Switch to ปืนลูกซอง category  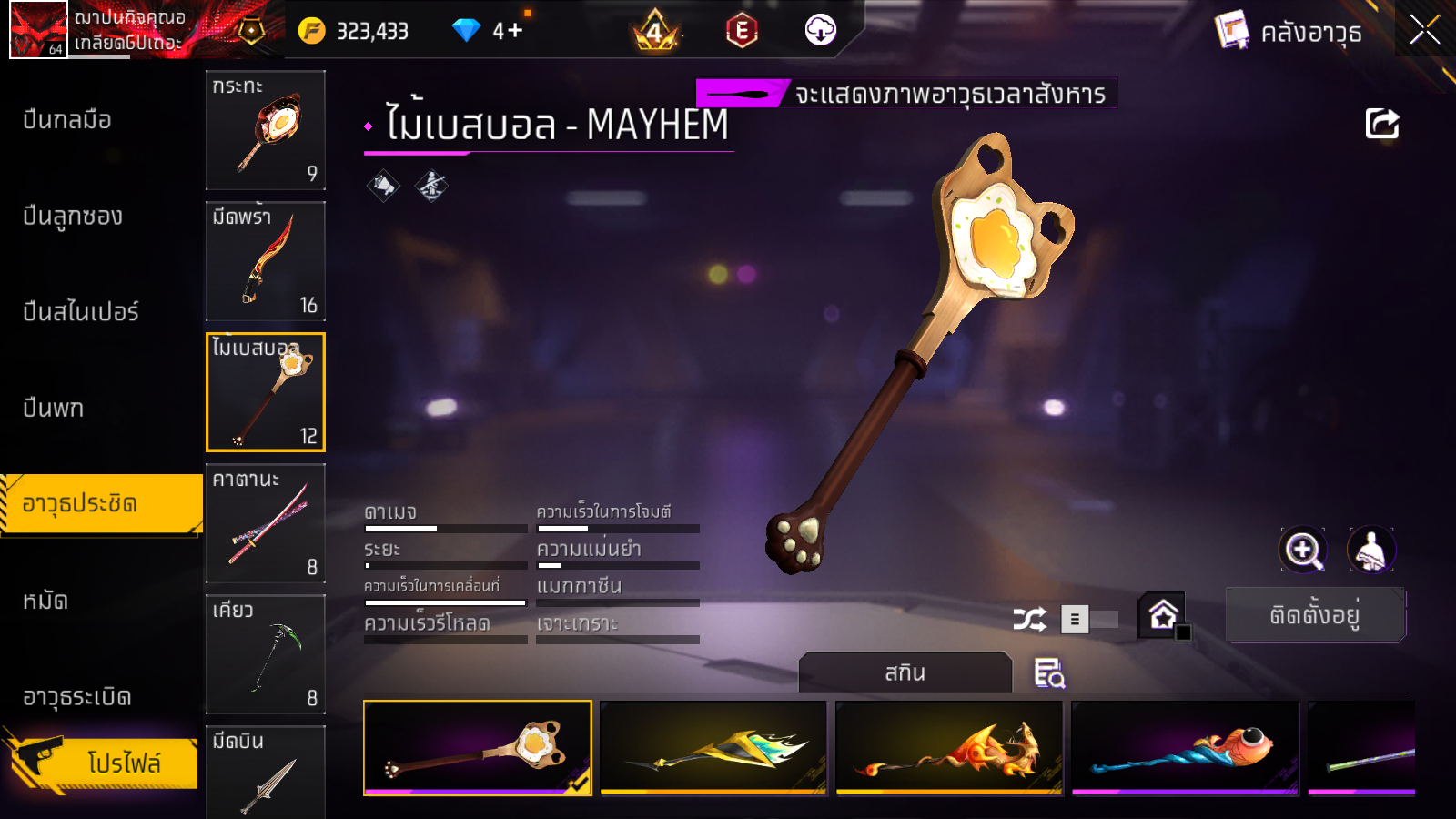[73, 216]
